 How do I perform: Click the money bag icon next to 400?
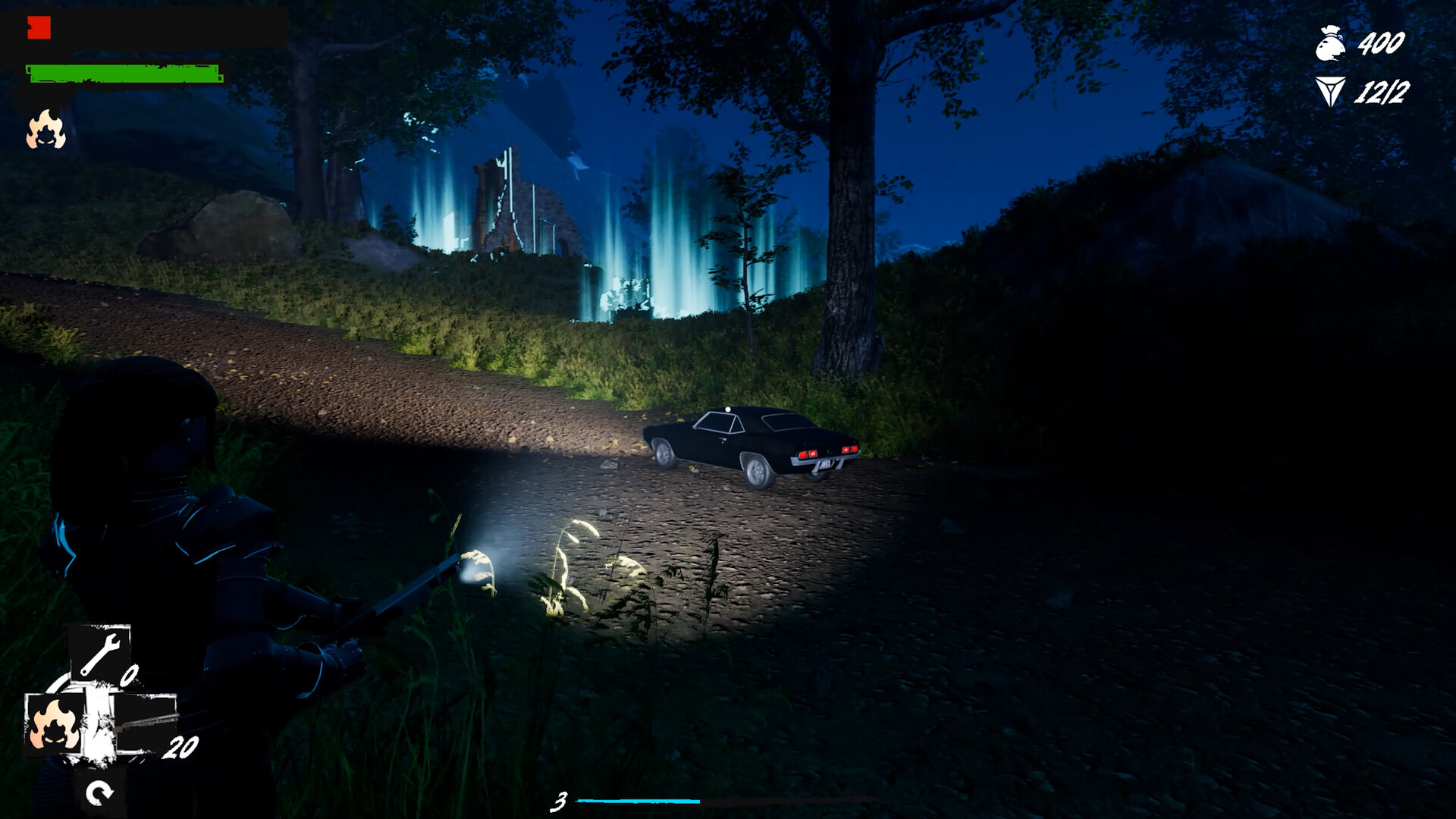1329,43
